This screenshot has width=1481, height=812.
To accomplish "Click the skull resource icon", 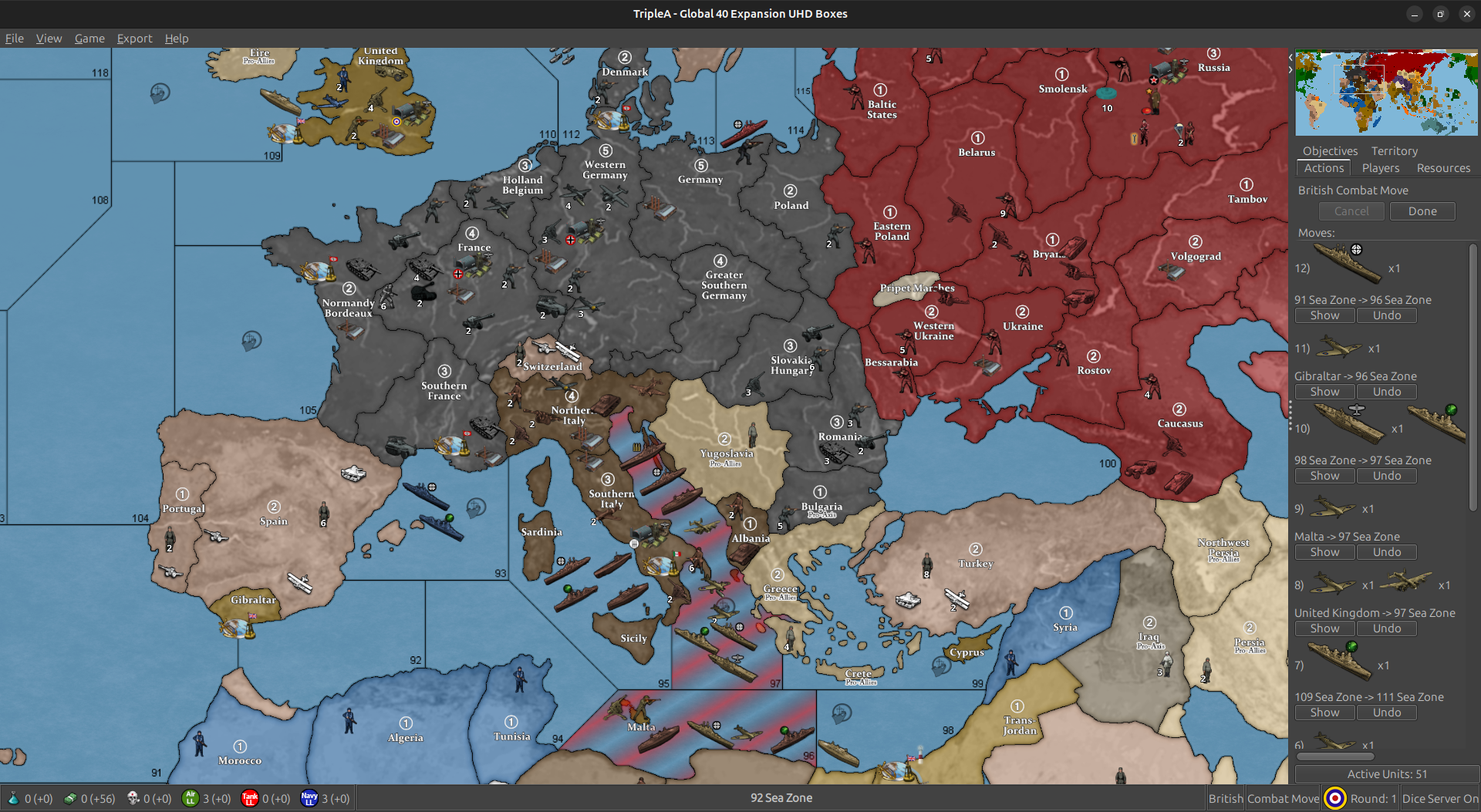I will [x=133, y=799].
